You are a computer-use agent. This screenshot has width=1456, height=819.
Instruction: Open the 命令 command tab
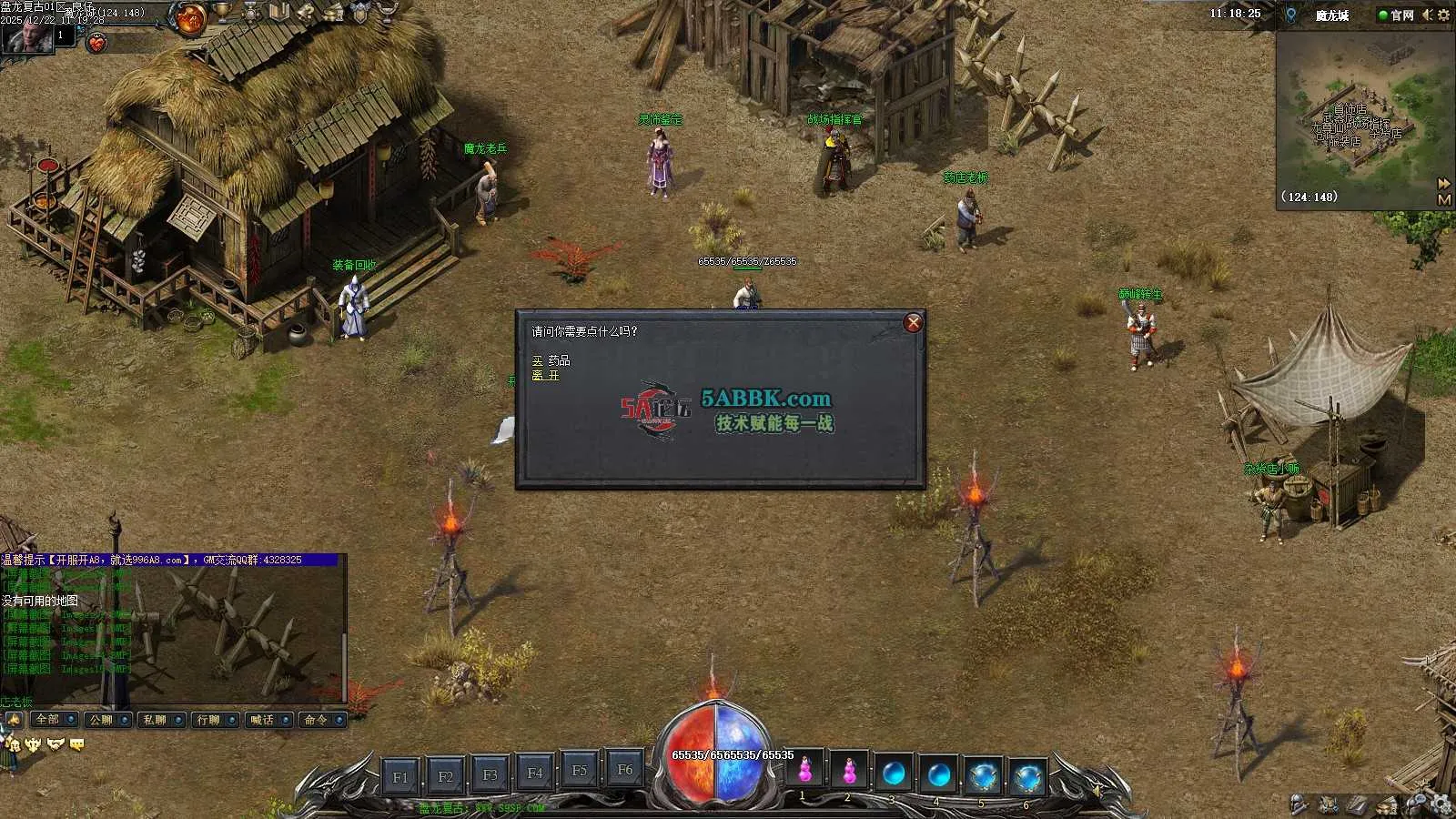coord(317,720)
